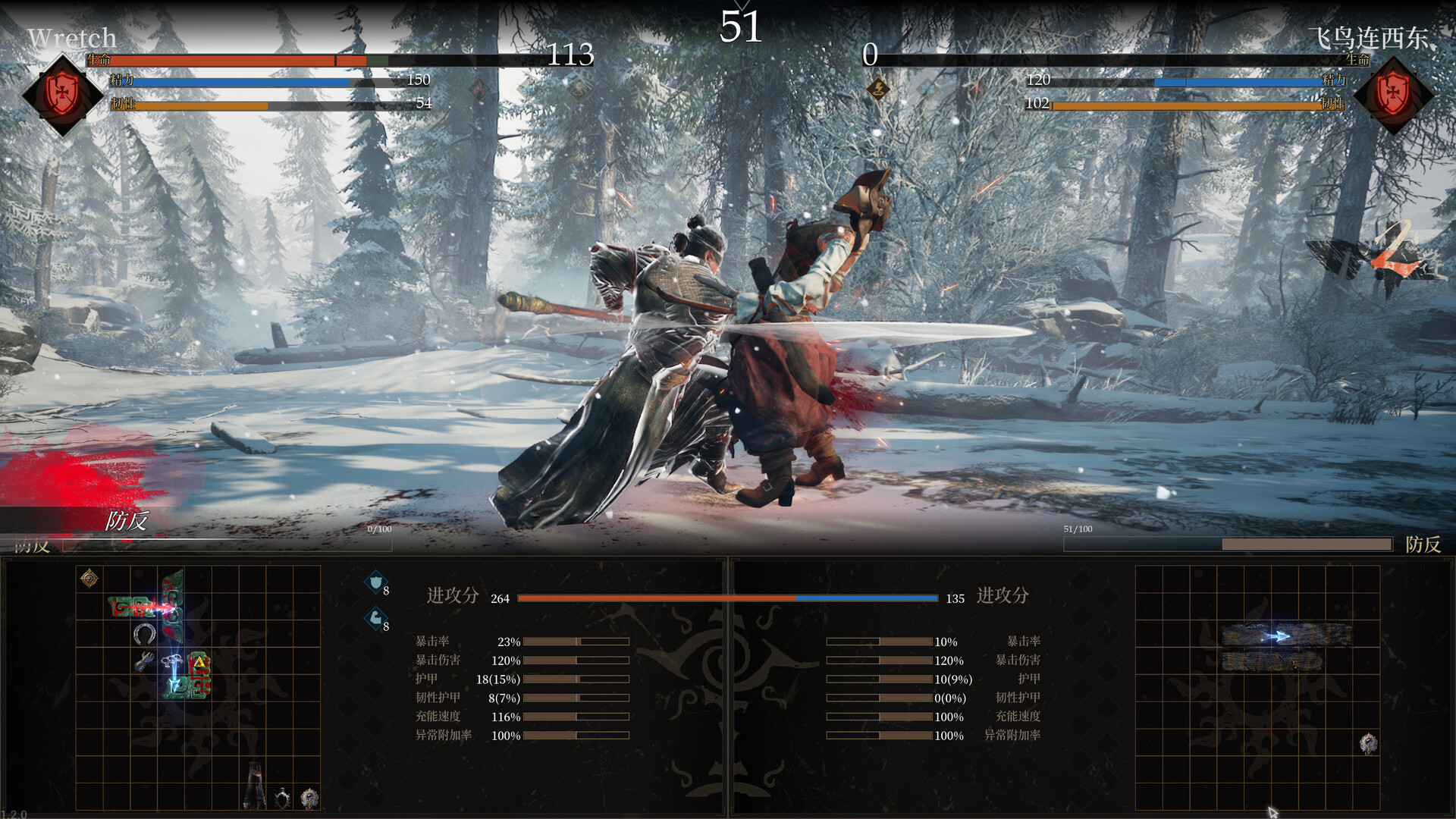Click Wretch's red shield emblem
This screenshot has width=1456, height=819.
62,94
